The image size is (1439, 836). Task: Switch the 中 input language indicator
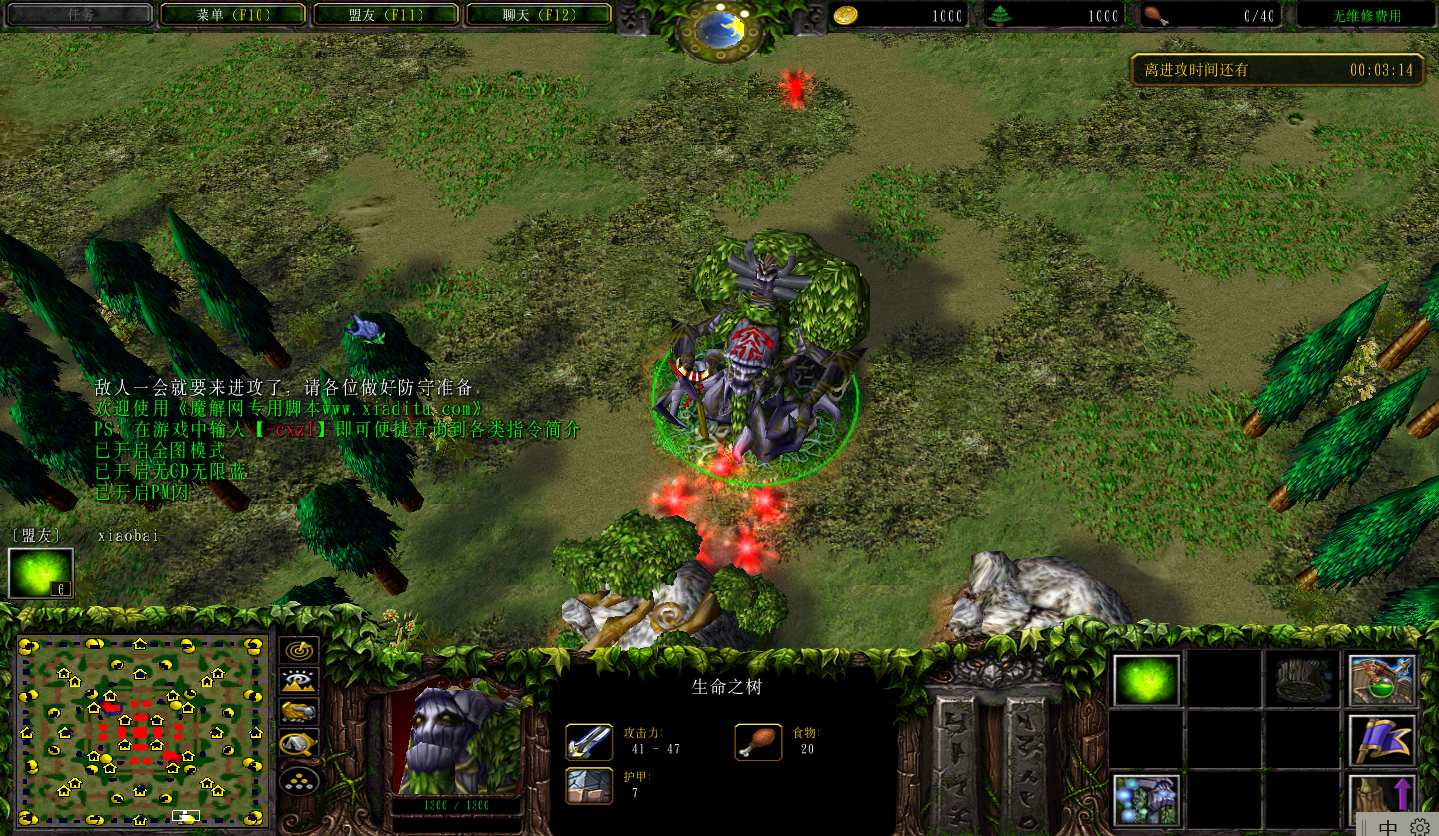[1388, 827]
